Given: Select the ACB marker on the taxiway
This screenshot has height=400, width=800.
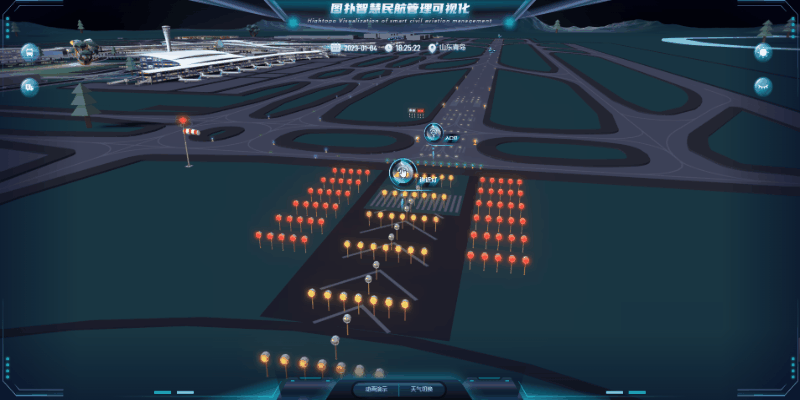Looking at the screenshot, I should pos(434,133).
